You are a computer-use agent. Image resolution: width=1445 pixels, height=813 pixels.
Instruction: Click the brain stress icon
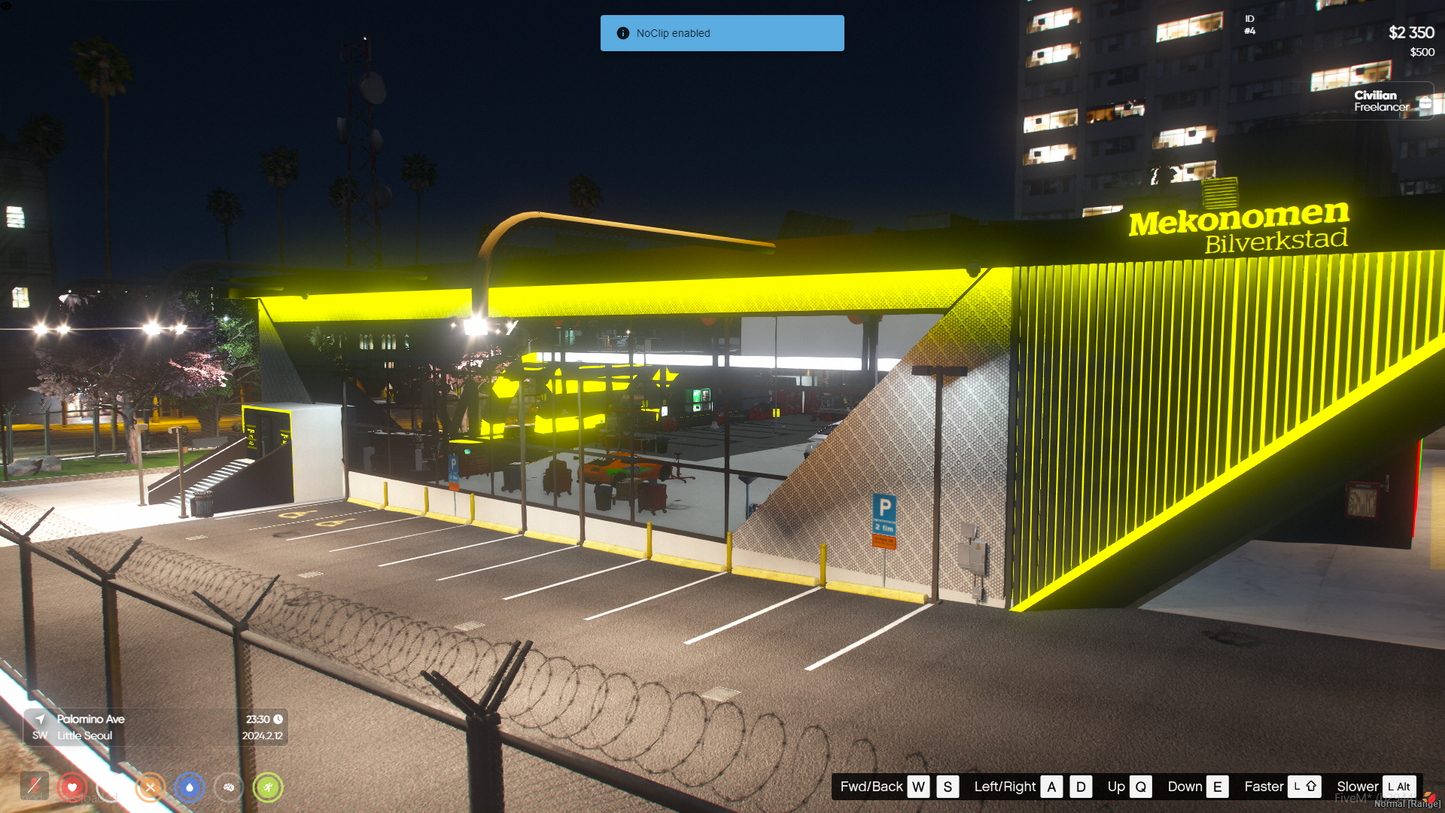(228, 787)
